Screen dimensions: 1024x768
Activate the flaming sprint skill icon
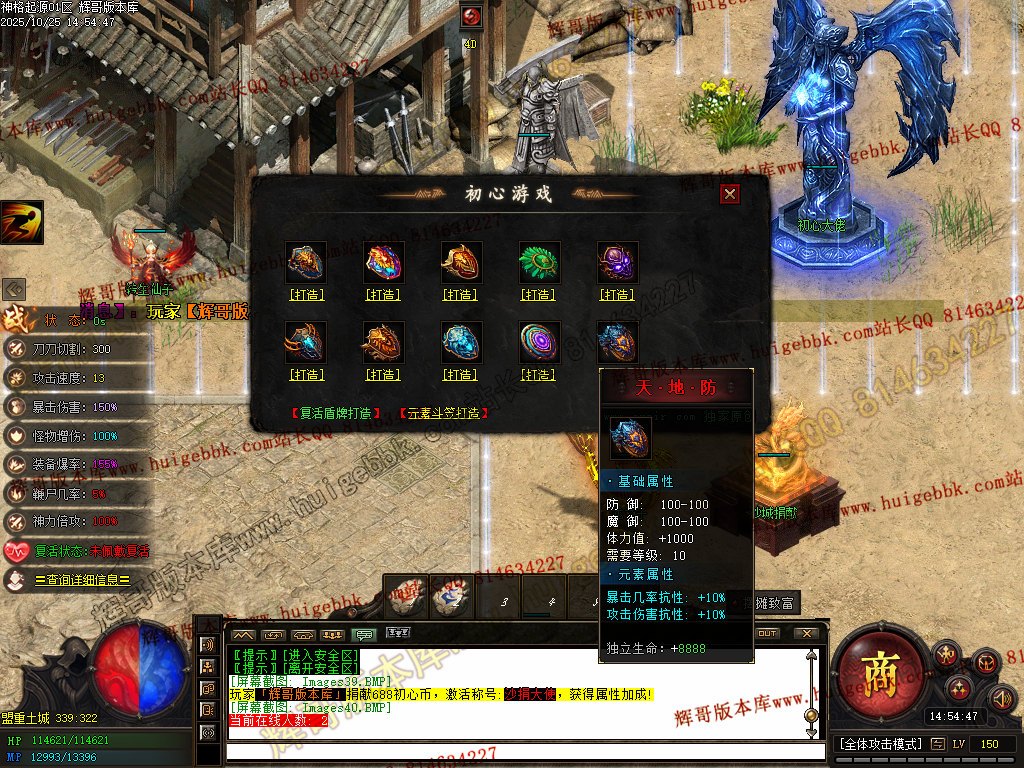click(x=21, y=222)
